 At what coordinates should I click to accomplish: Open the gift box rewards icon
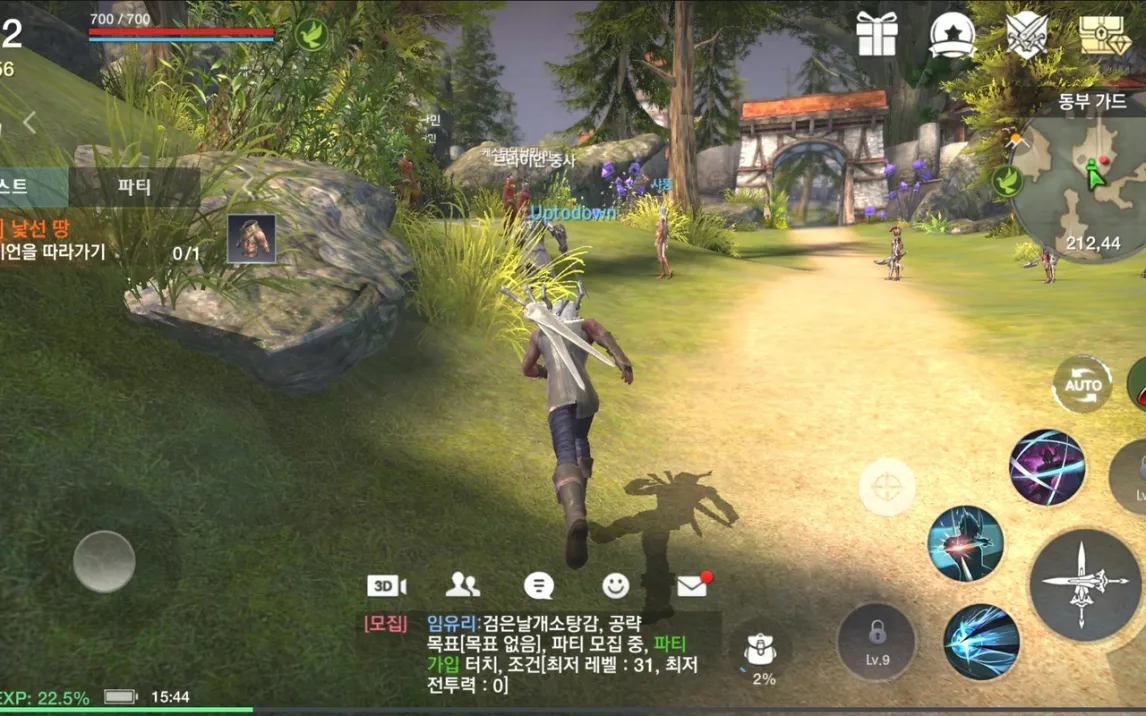[x=877, y=35]
